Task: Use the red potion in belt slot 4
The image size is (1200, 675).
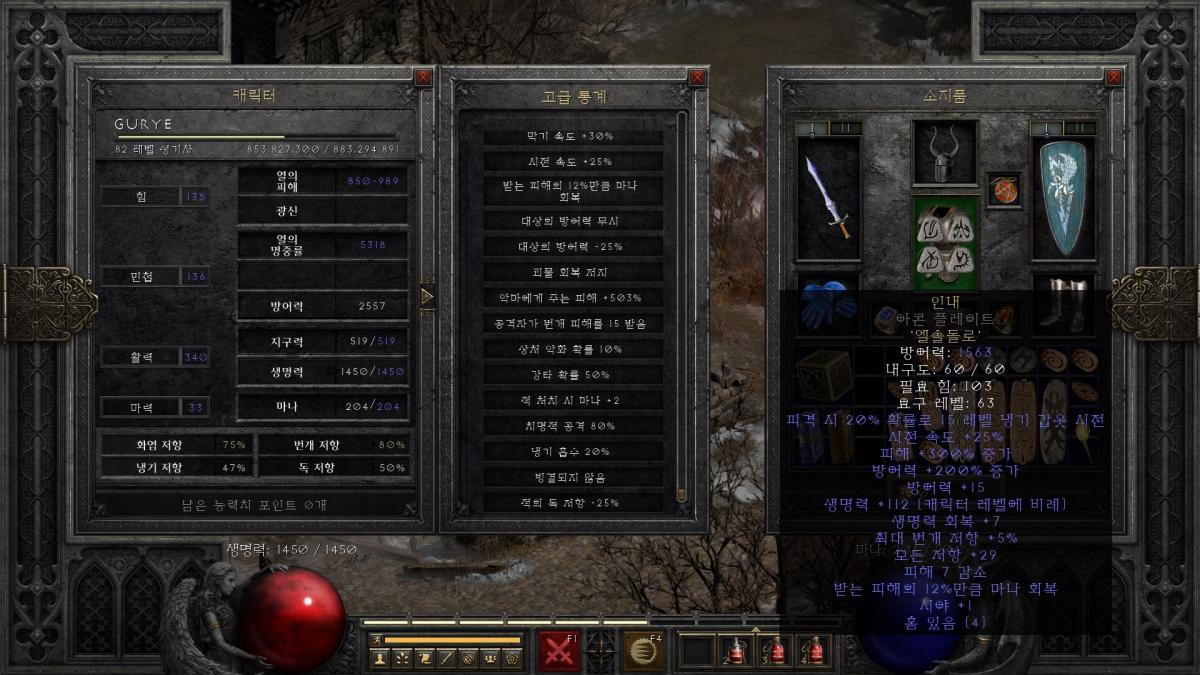Action: pos(813,650)
